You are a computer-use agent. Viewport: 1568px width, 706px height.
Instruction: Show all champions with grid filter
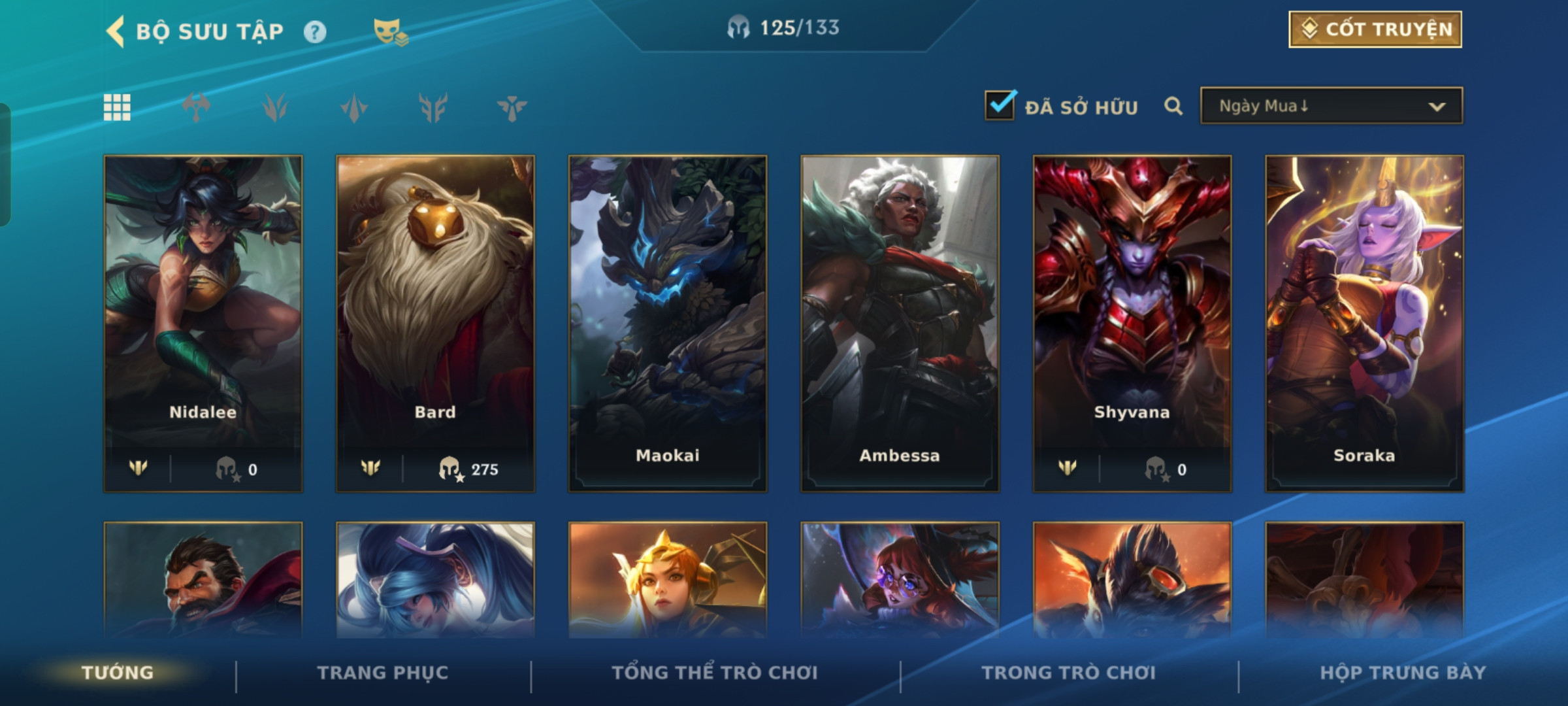[117, 107]
